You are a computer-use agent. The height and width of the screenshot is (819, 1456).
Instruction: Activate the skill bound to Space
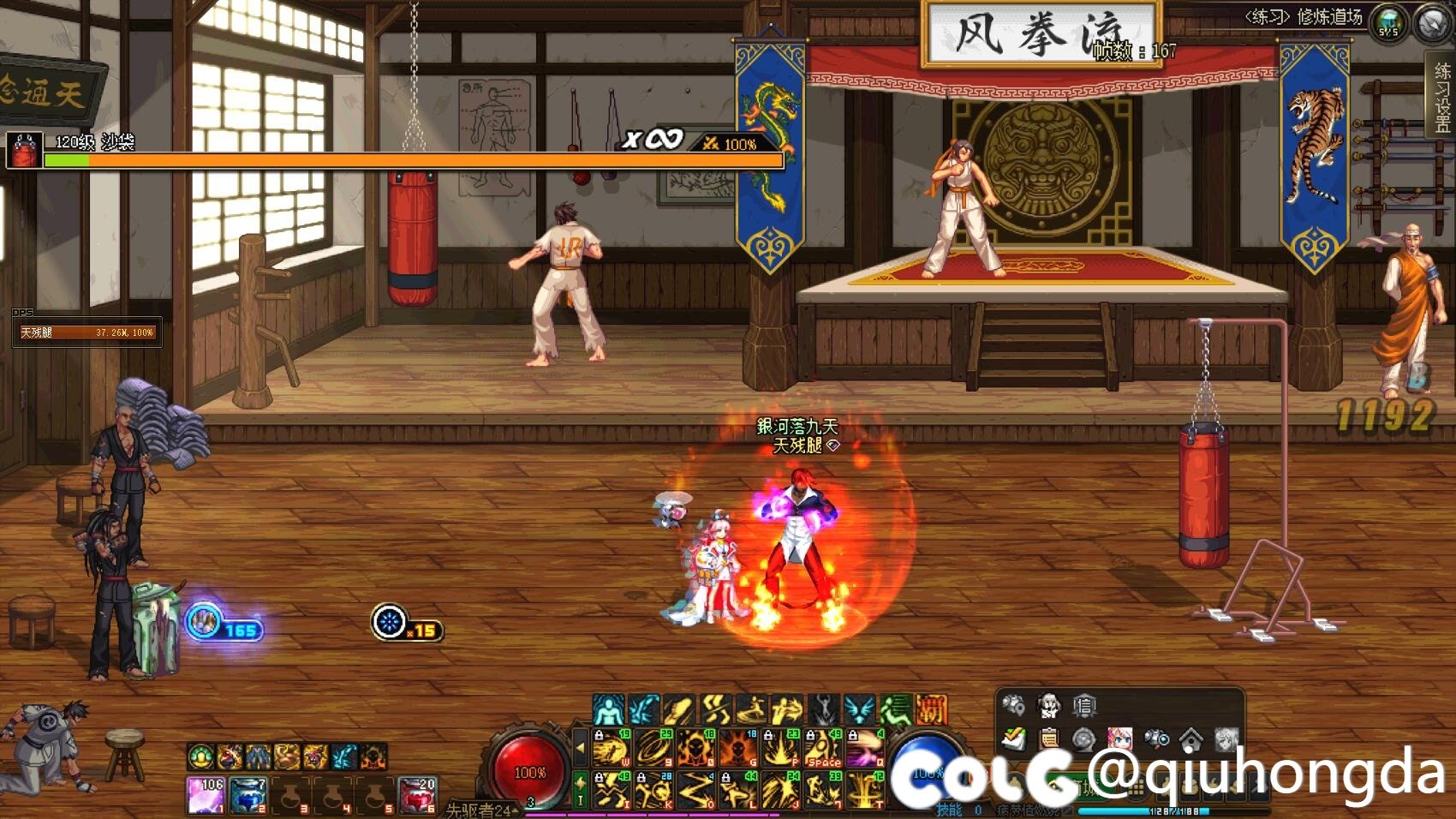pos(824,748)
